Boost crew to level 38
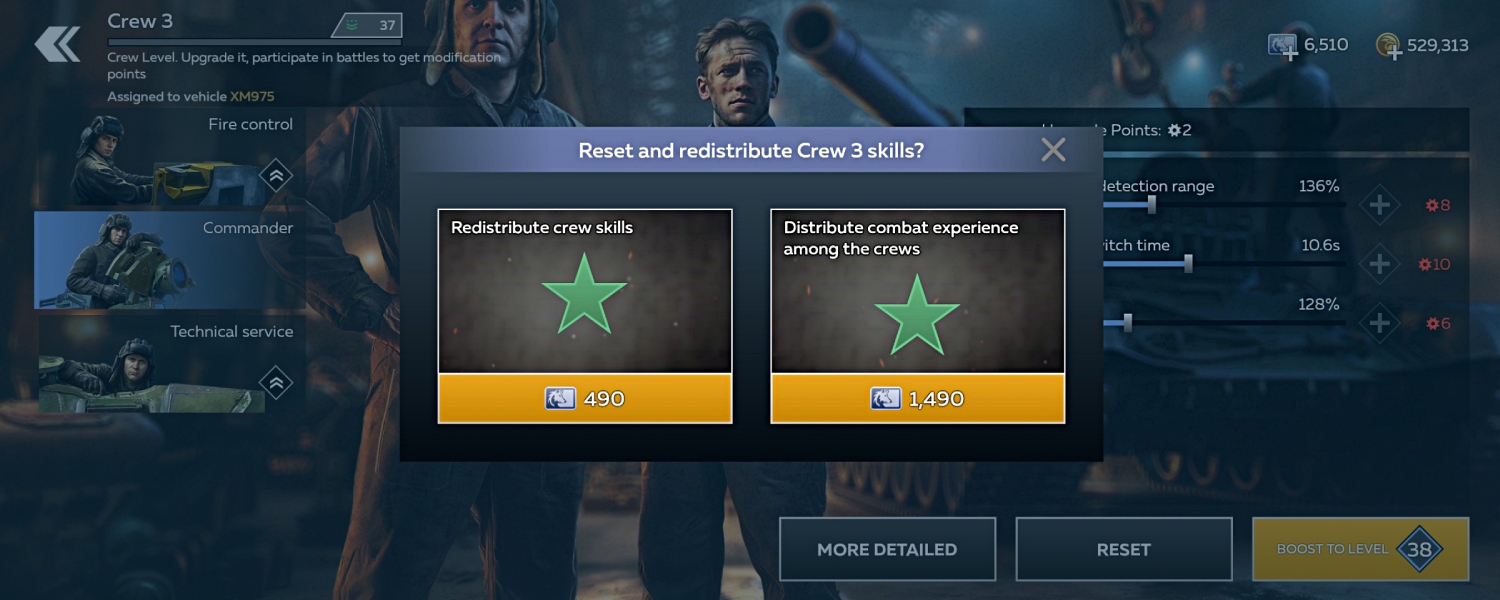Viewport: 1500px width, 600px height. (x=1360, y=549)
